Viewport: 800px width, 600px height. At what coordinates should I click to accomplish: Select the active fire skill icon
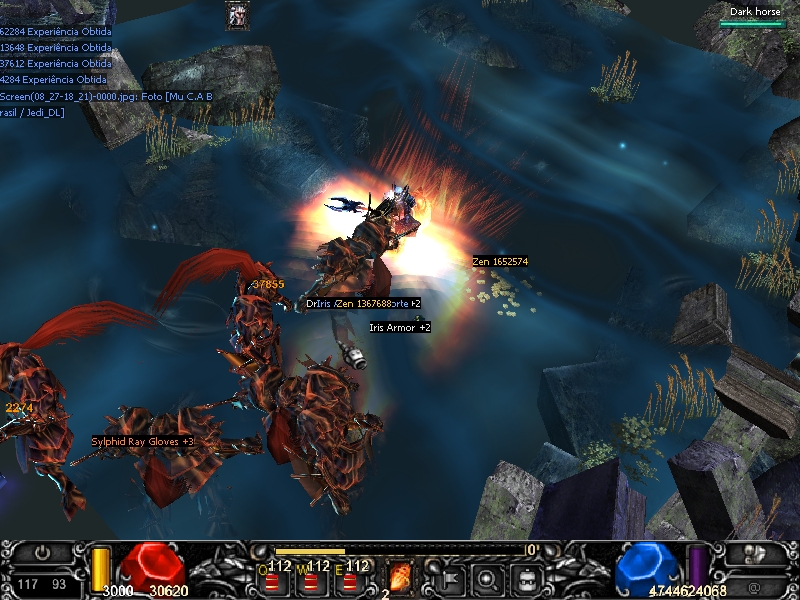[x=399, y=576]
